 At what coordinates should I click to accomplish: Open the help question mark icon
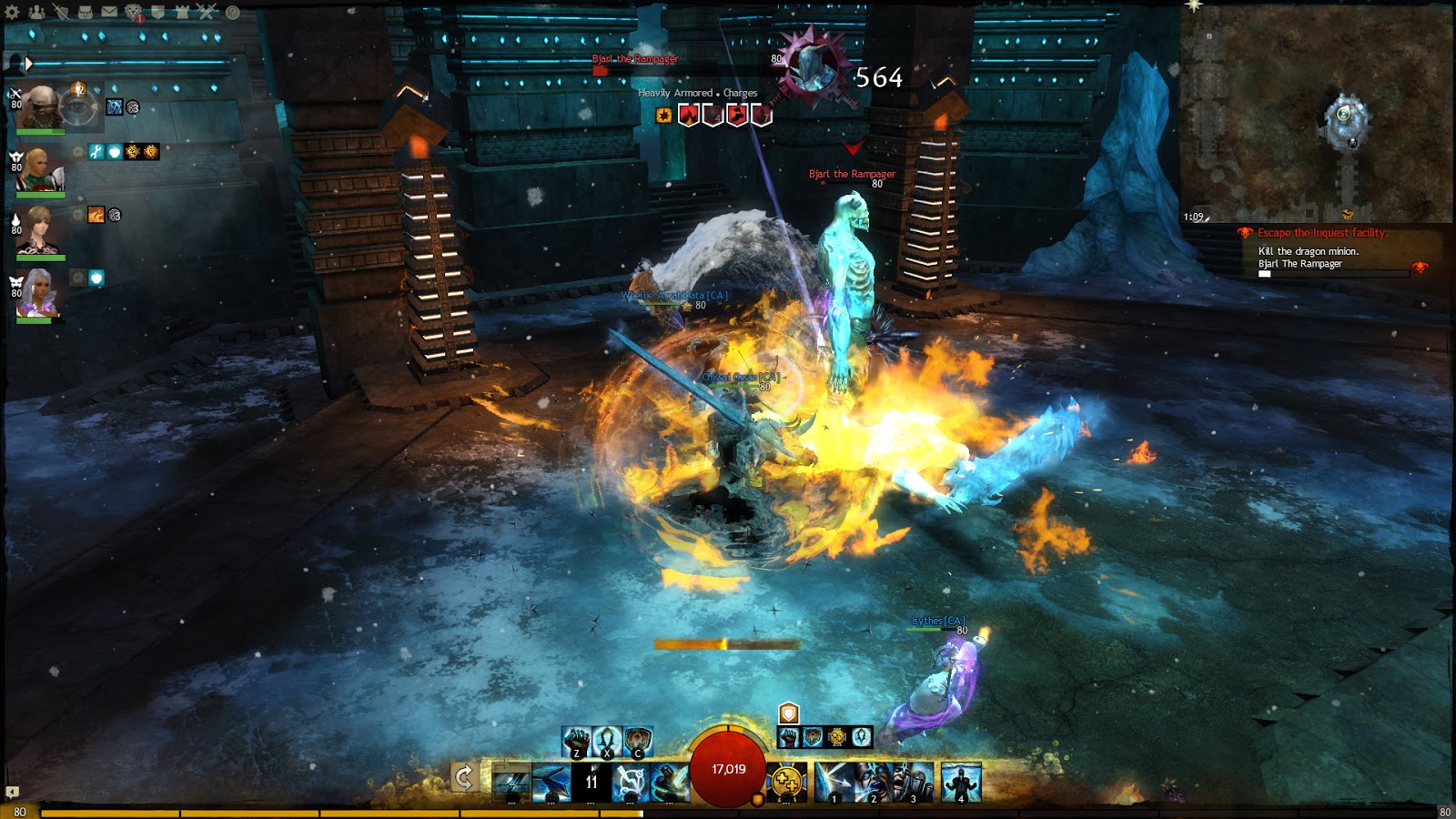tap(232, 12)
